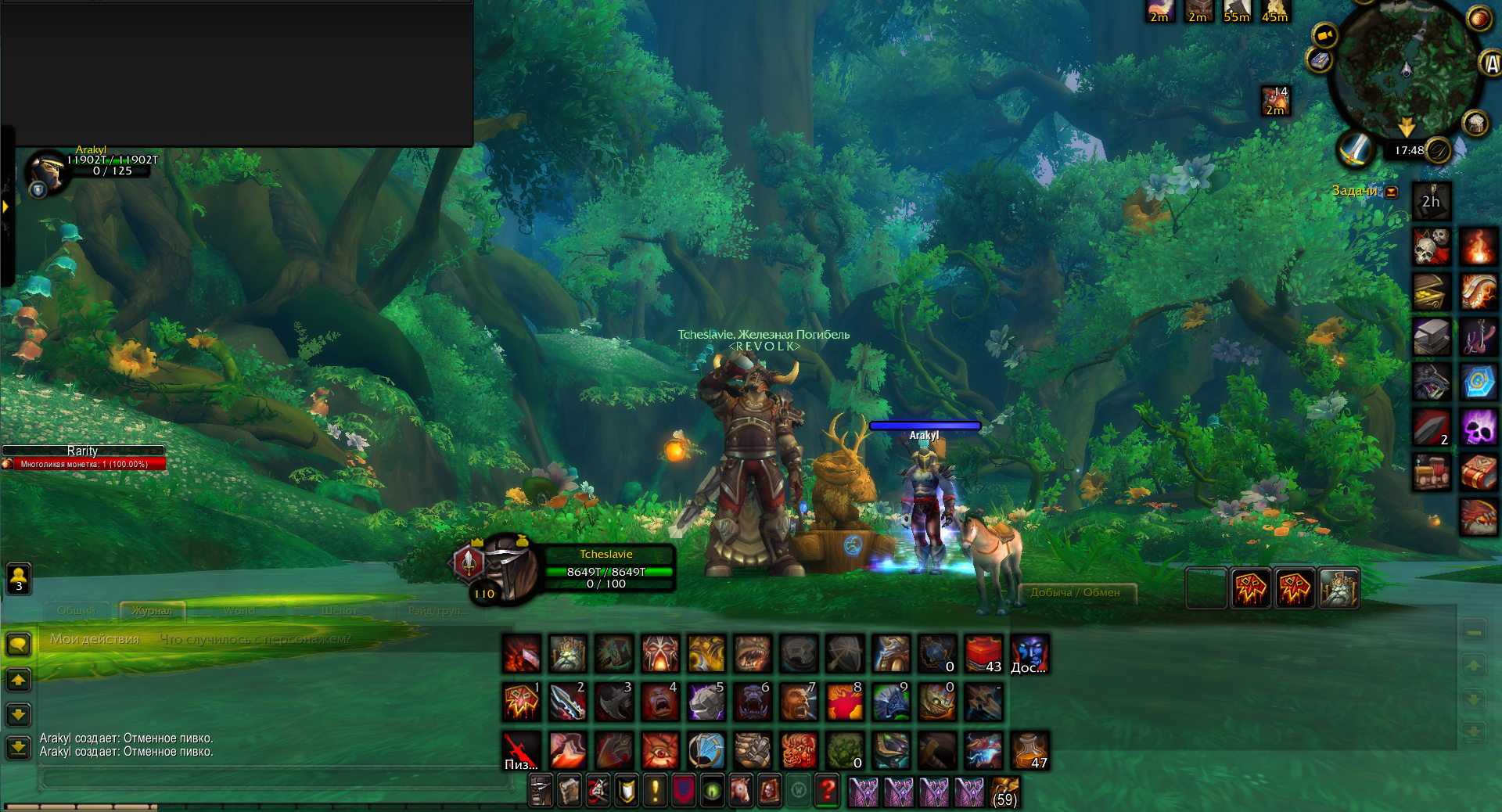Screen dimensions: 1502x812
Task: Open the World chat tab
Action: [239, 610]
